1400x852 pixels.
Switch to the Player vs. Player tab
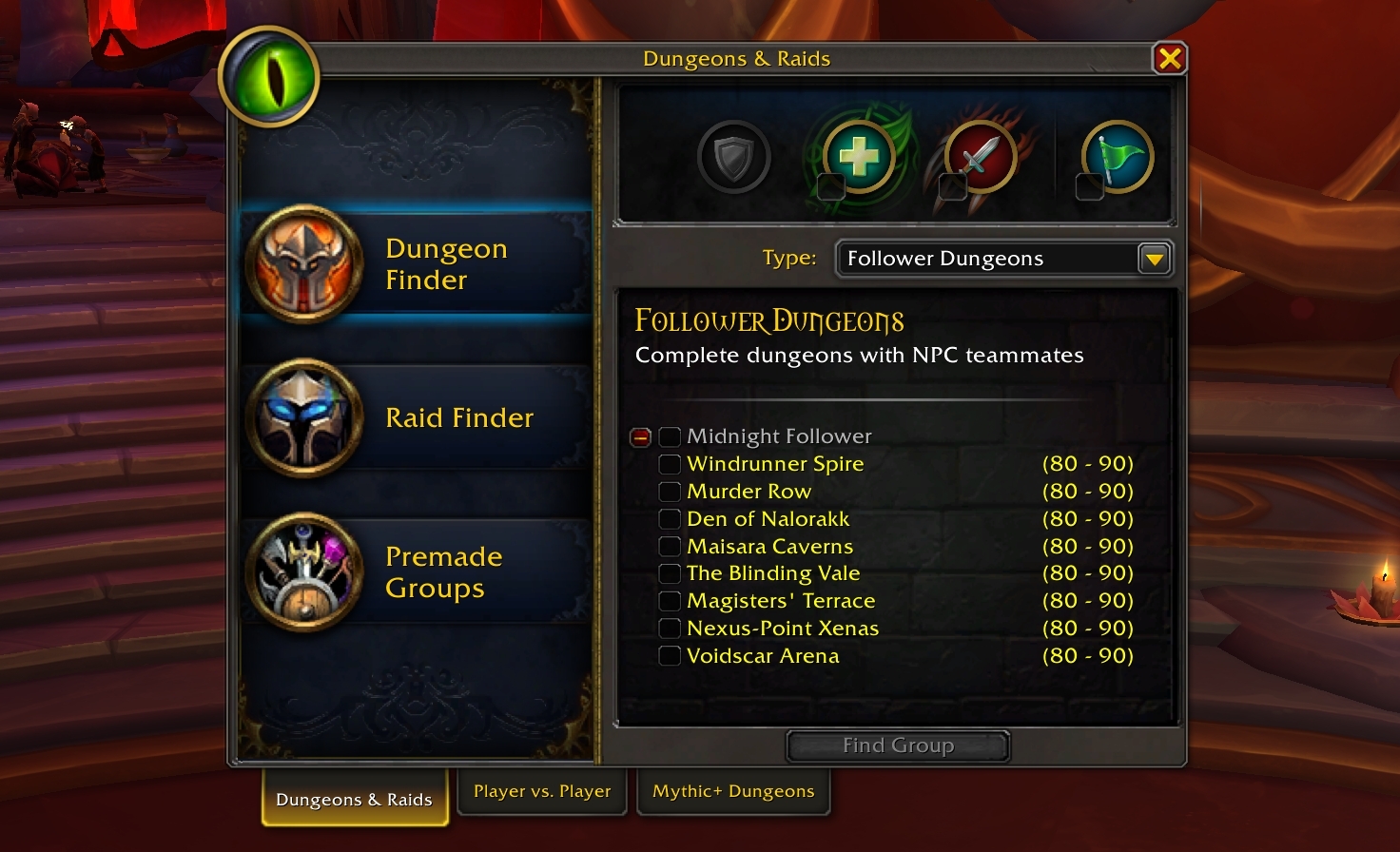pyautogui.click(x=542, y=792)
